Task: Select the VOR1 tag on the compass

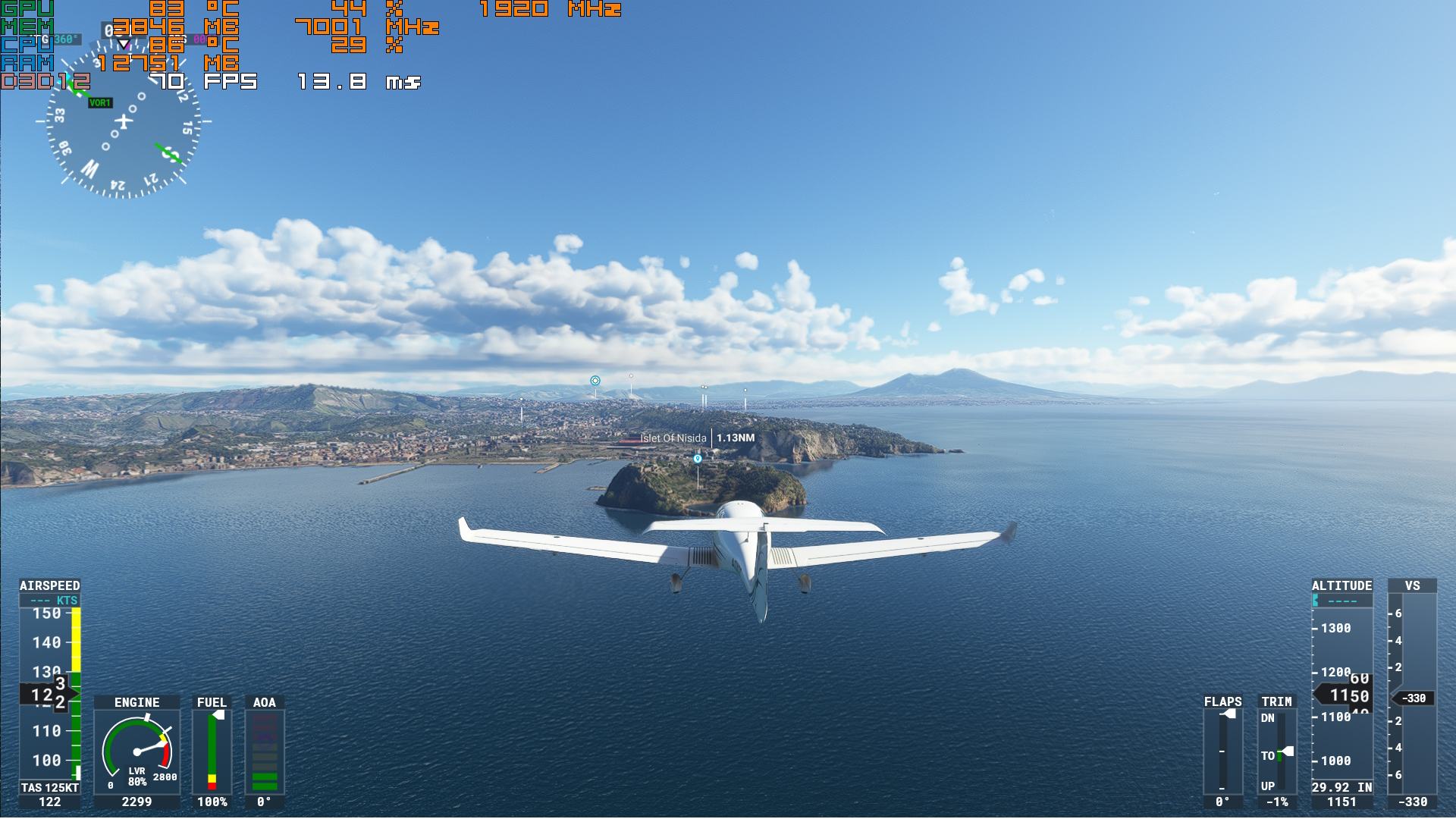Action: (x=100, y=103)
